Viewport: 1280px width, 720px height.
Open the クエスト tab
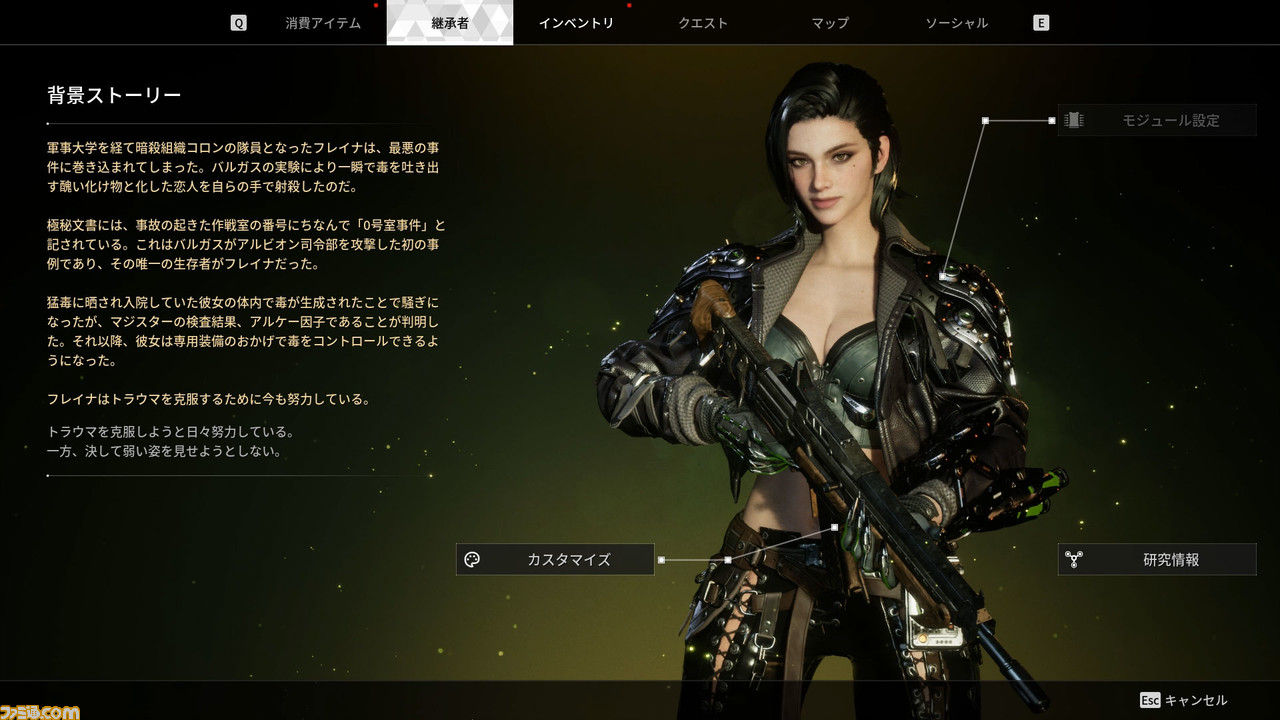pyautogui.click(x=703, y=23)
